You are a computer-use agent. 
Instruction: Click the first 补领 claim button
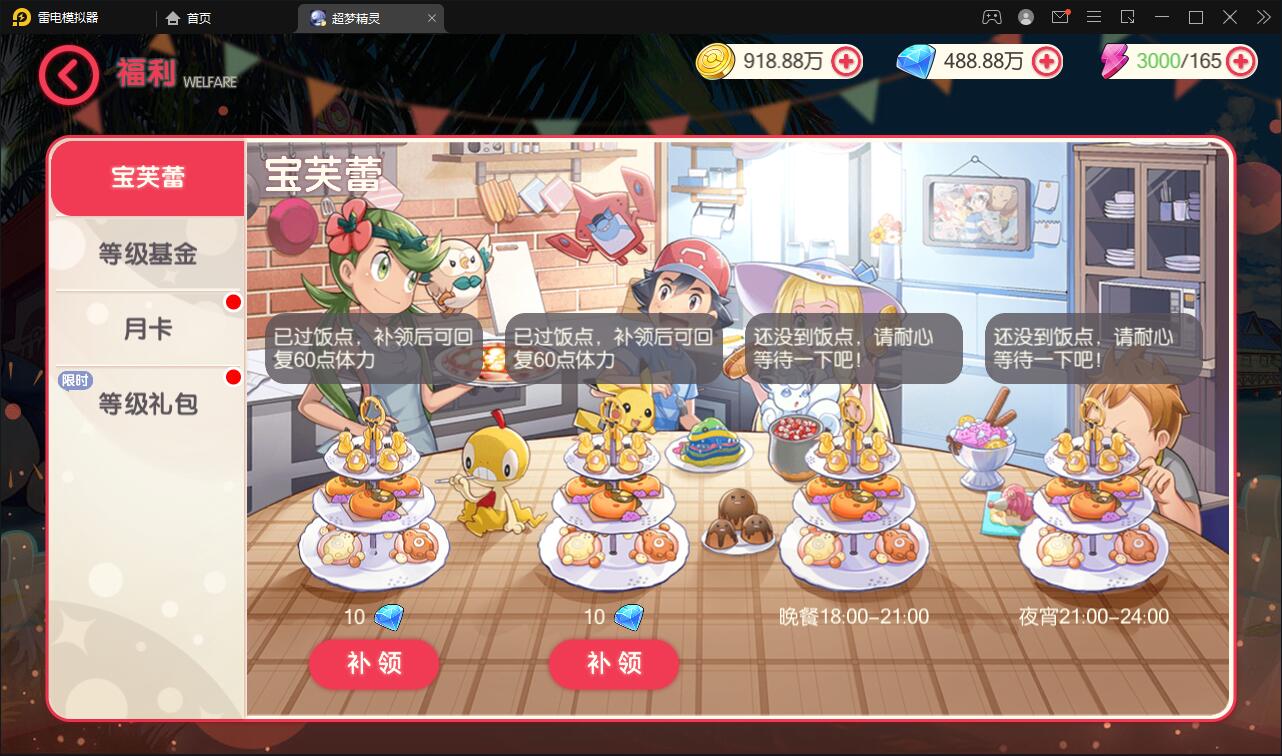(374, 663)
